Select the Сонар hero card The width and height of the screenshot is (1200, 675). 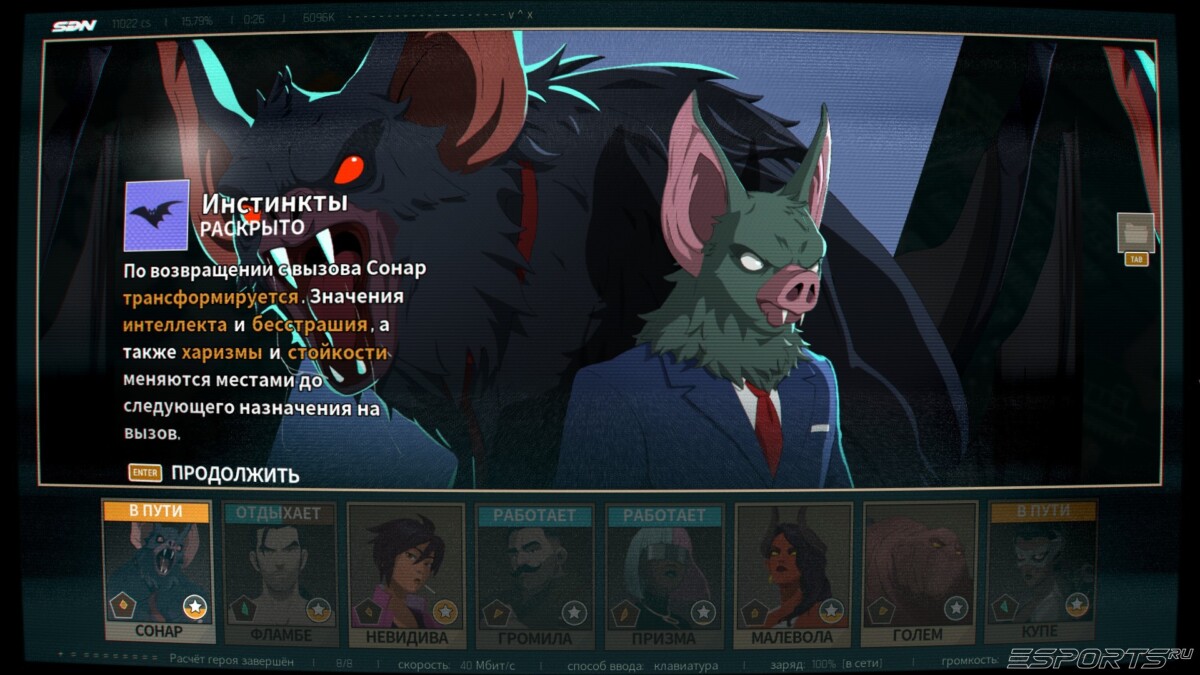(x=158, y=572)
